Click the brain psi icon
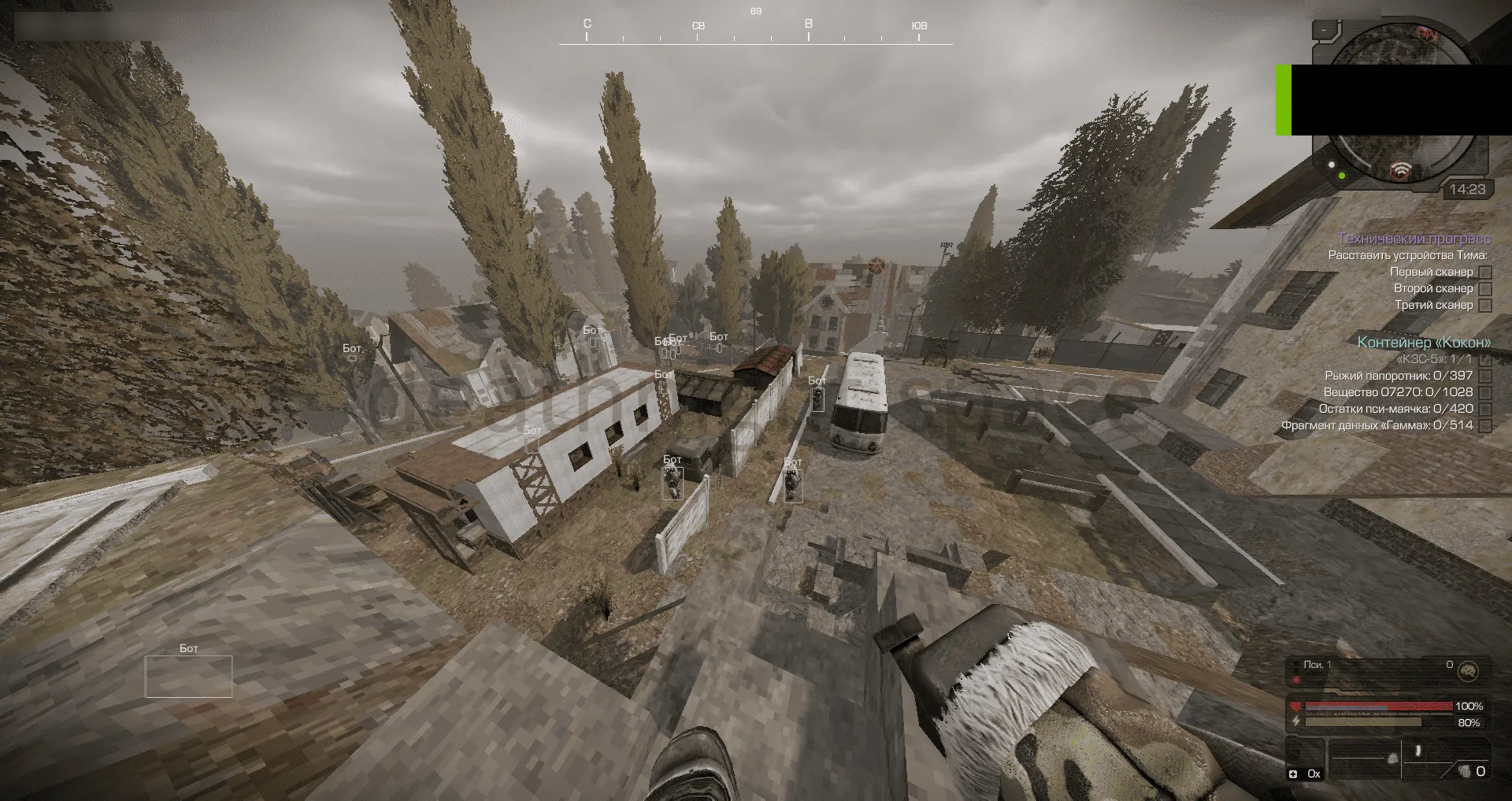This screenshot has width=1512, height=801. 1467,671
